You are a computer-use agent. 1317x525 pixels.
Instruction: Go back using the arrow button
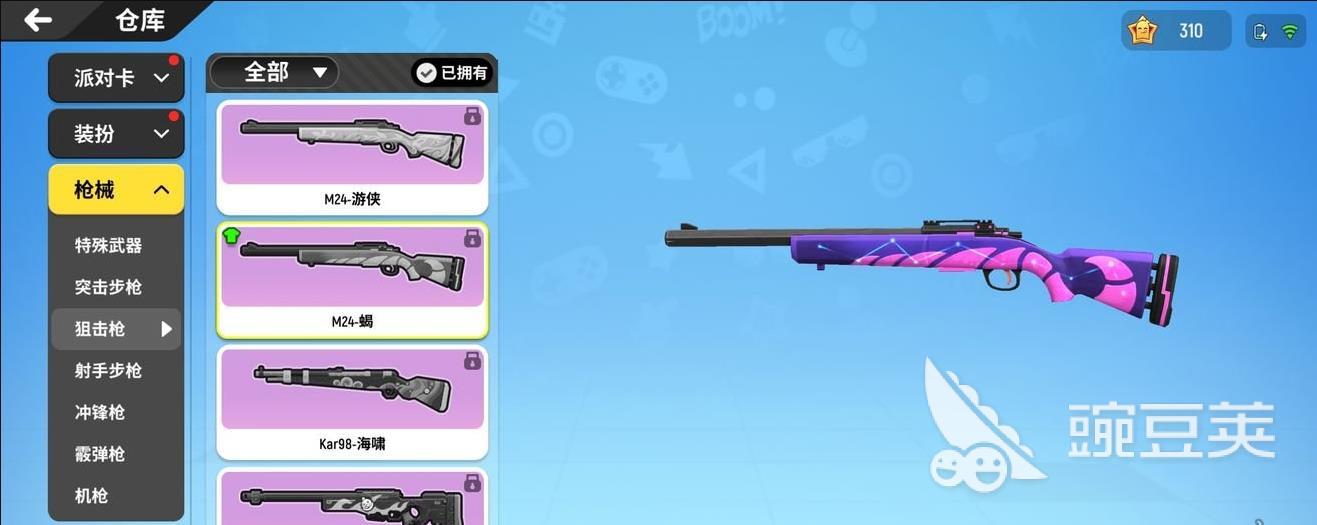click(38, 20)
